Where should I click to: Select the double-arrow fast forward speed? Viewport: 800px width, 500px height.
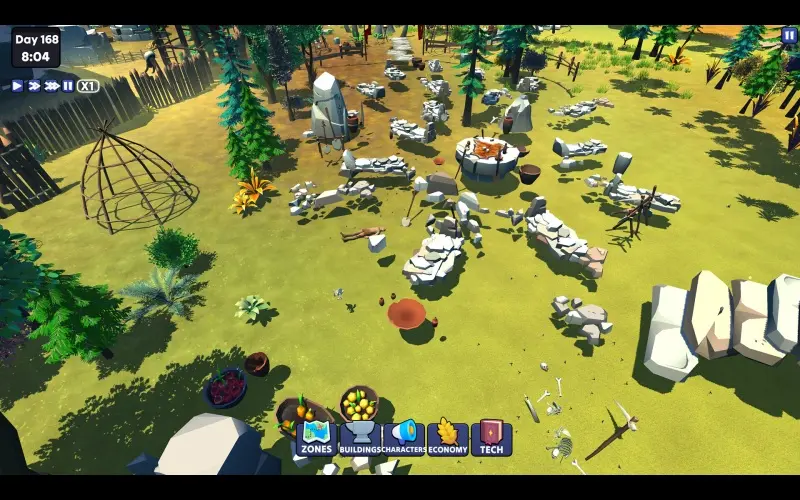click(33, 86)
